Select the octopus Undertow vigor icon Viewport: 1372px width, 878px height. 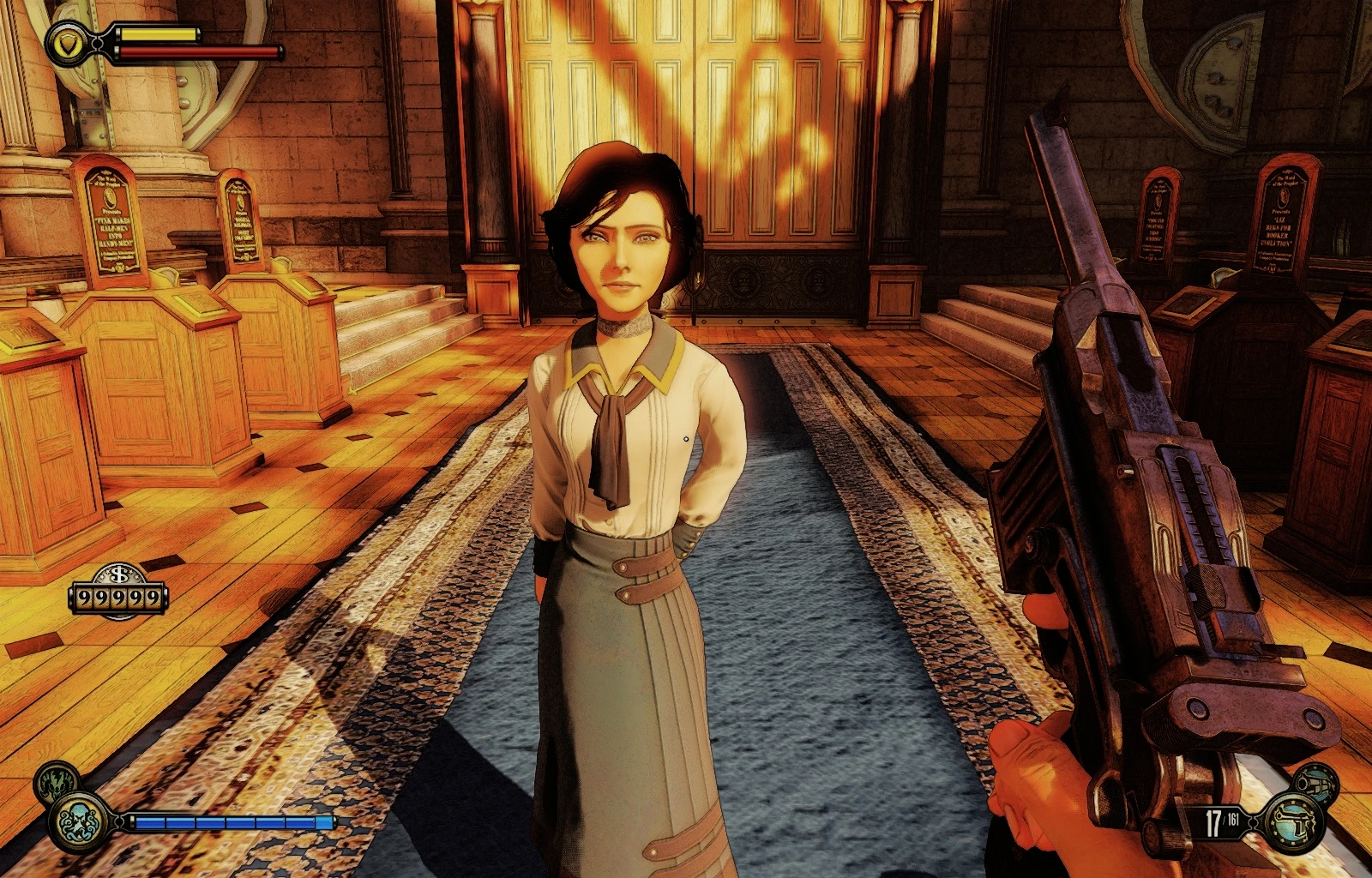[79, 821]
